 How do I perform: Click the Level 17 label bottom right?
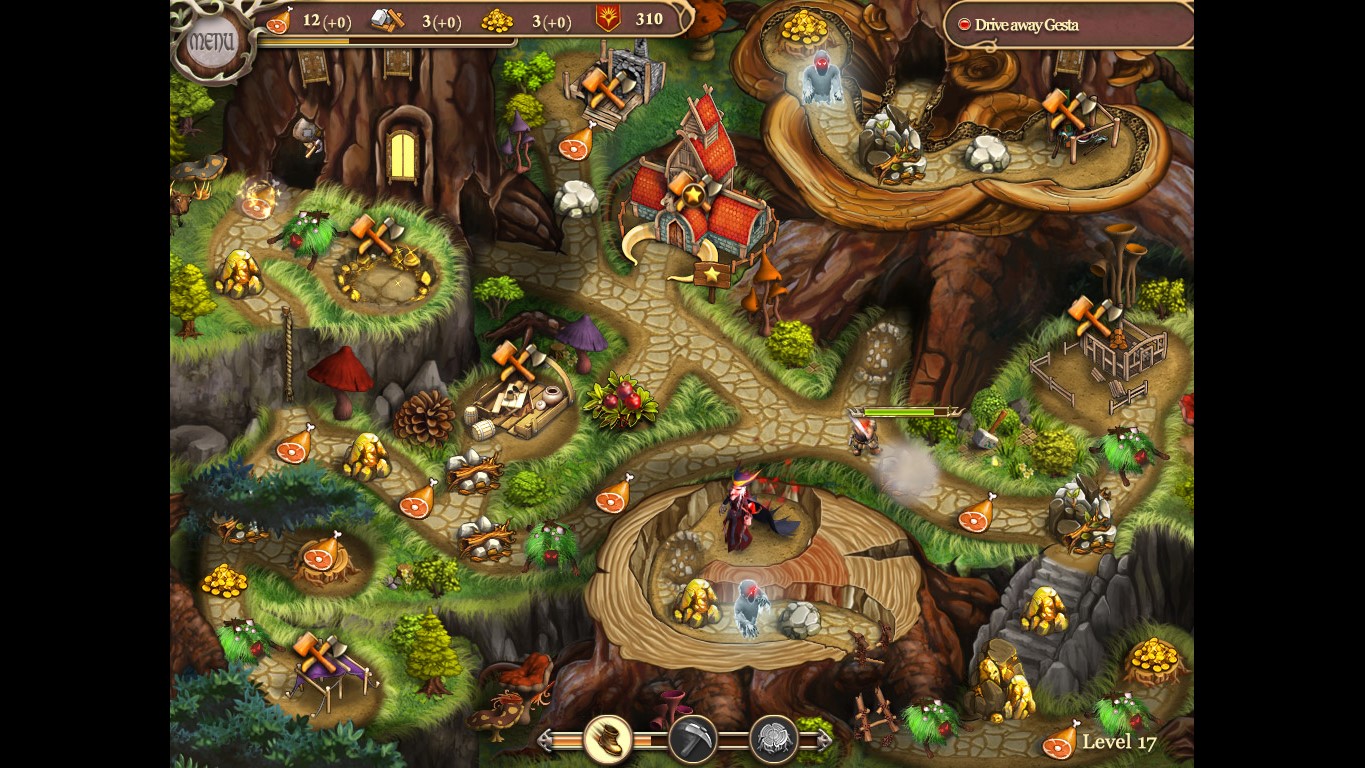[x=1119, y=743]
